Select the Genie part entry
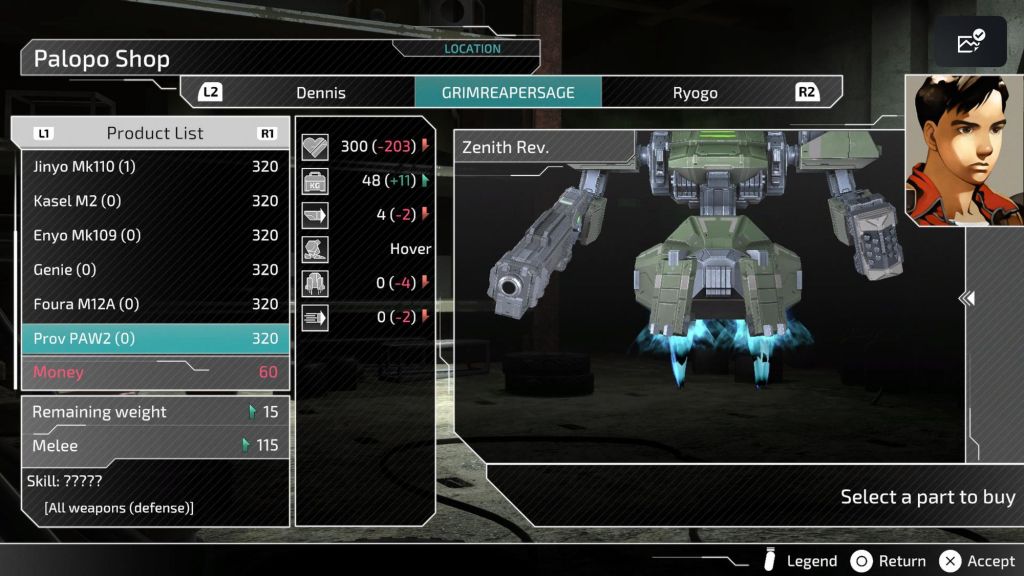This screenshot has width=1024, height=576. pyautogui.click(x=155, y=270)
